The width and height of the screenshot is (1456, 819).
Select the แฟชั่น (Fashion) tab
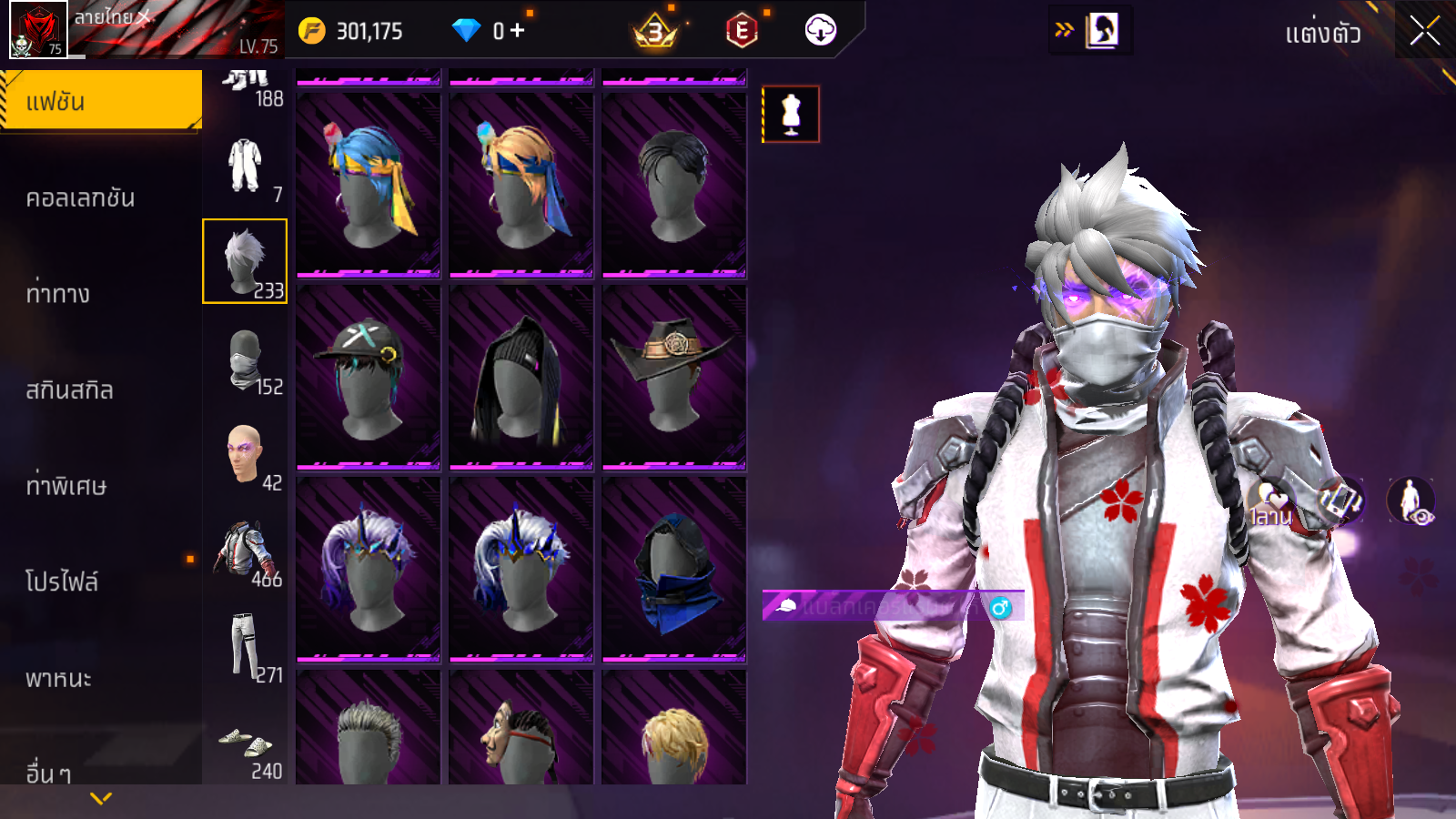pyautogui.click(x=100, y=101)
